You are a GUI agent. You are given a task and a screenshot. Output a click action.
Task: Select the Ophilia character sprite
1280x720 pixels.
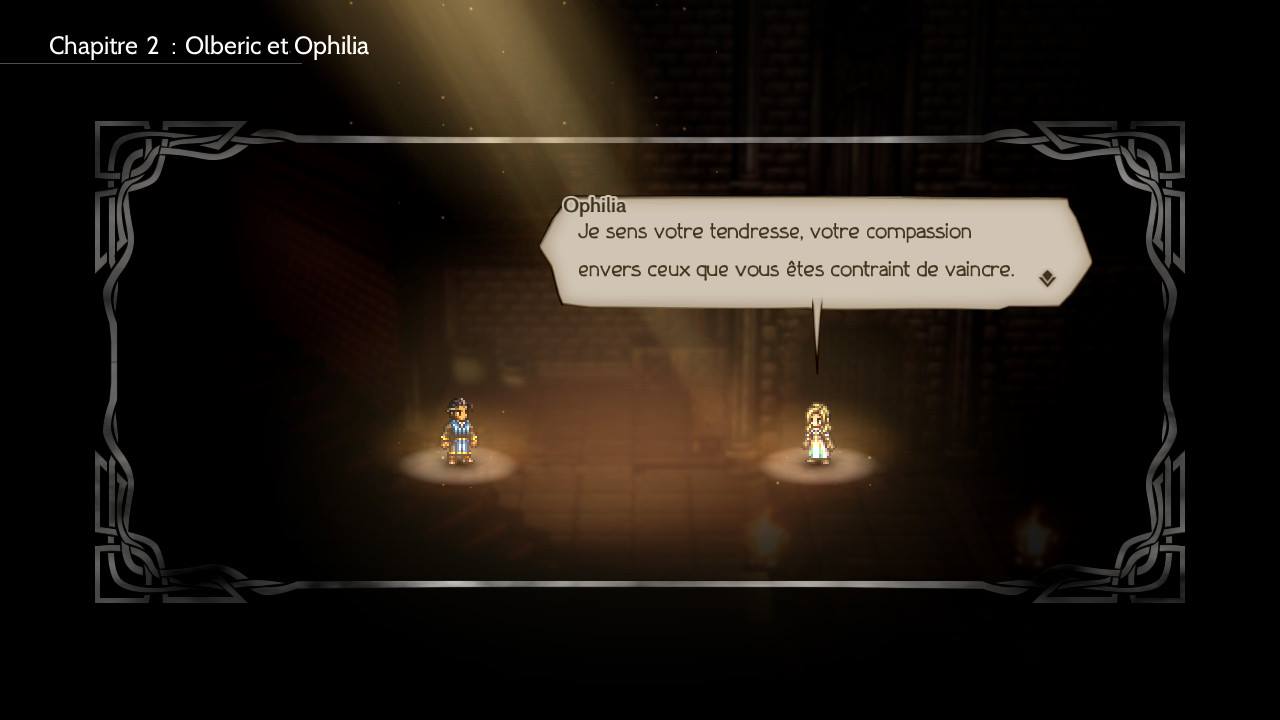(x=820, y=430)
